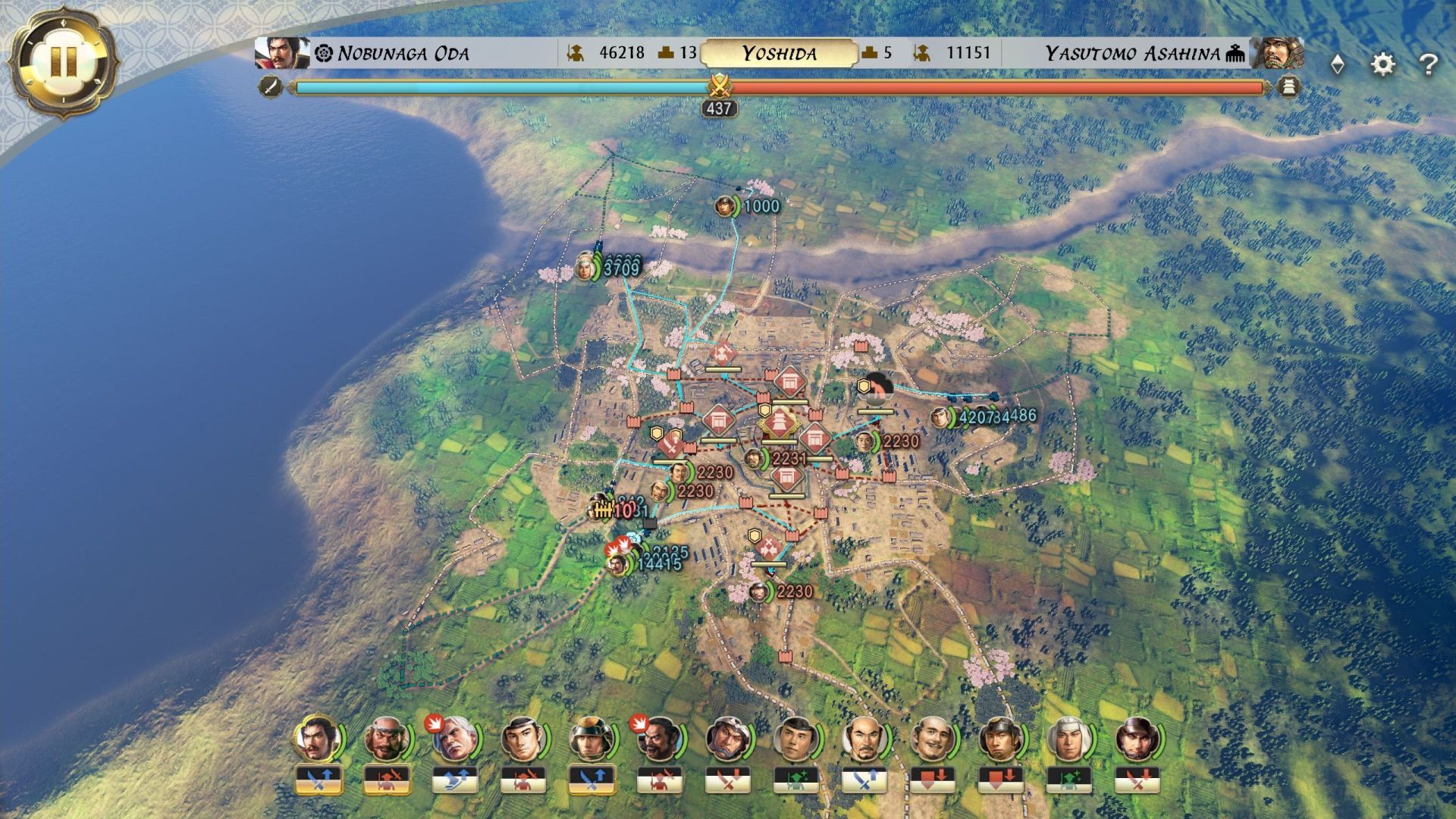Select Yasutomo Asahina's commander portrait
The width and height of the screenshot is (1456, 819).
click(1278, 53)
